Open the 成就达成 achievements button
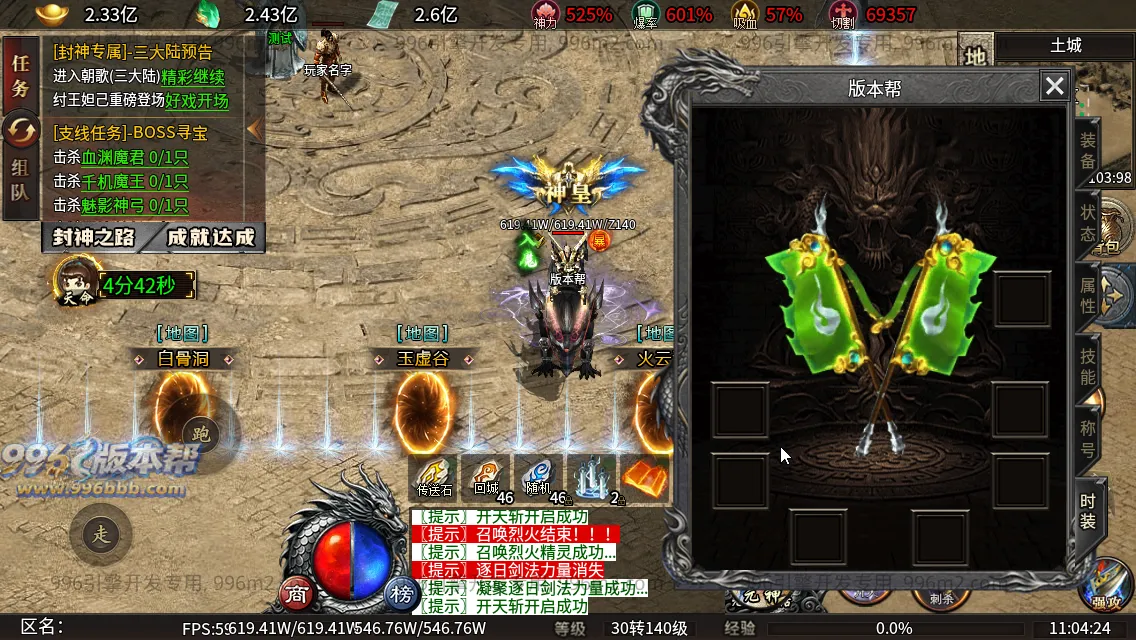This screenshot has height=640, width=1136. (210, 237)
